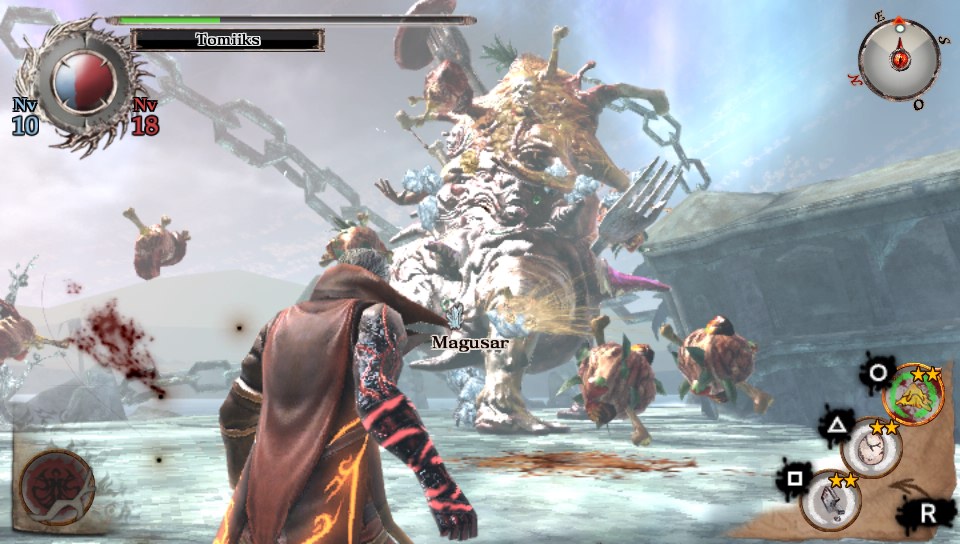
Task: Click the compass in the corner
Action: [x=899, y=59]
